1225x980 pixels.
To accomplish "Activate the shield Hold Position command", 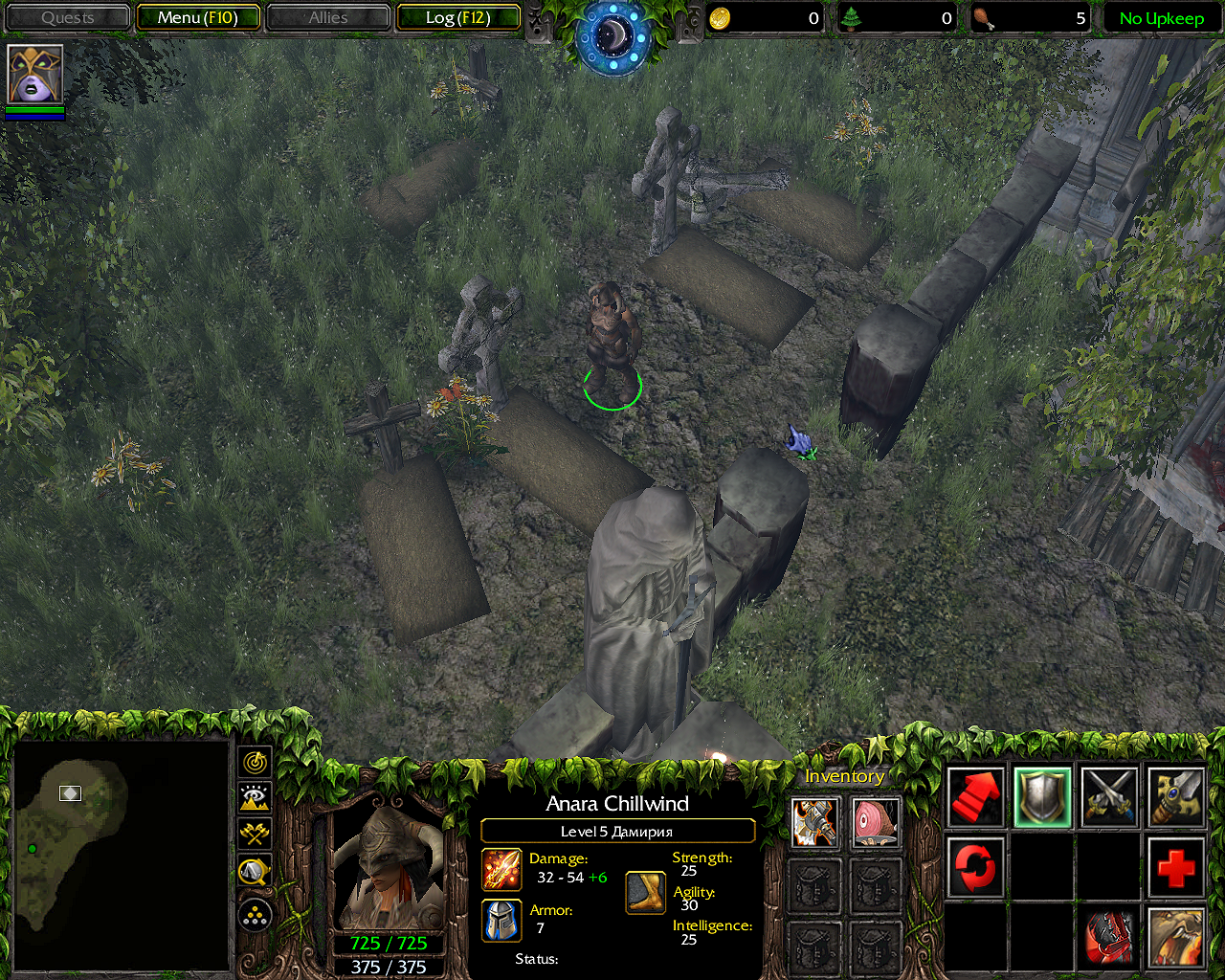I will [1042, 797].
